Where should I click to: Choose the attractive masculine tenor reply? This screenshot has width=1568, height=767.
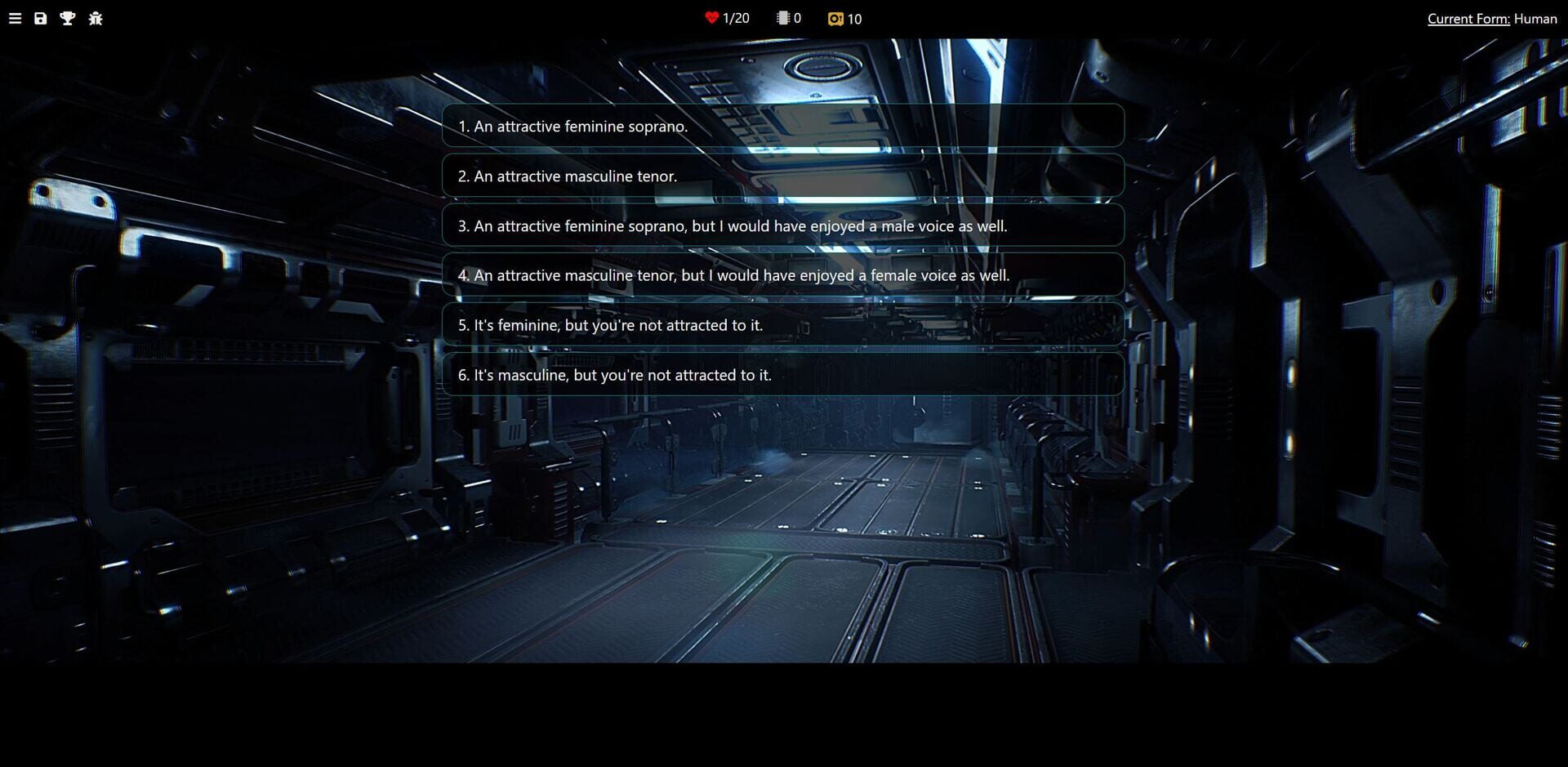[782, 176]
